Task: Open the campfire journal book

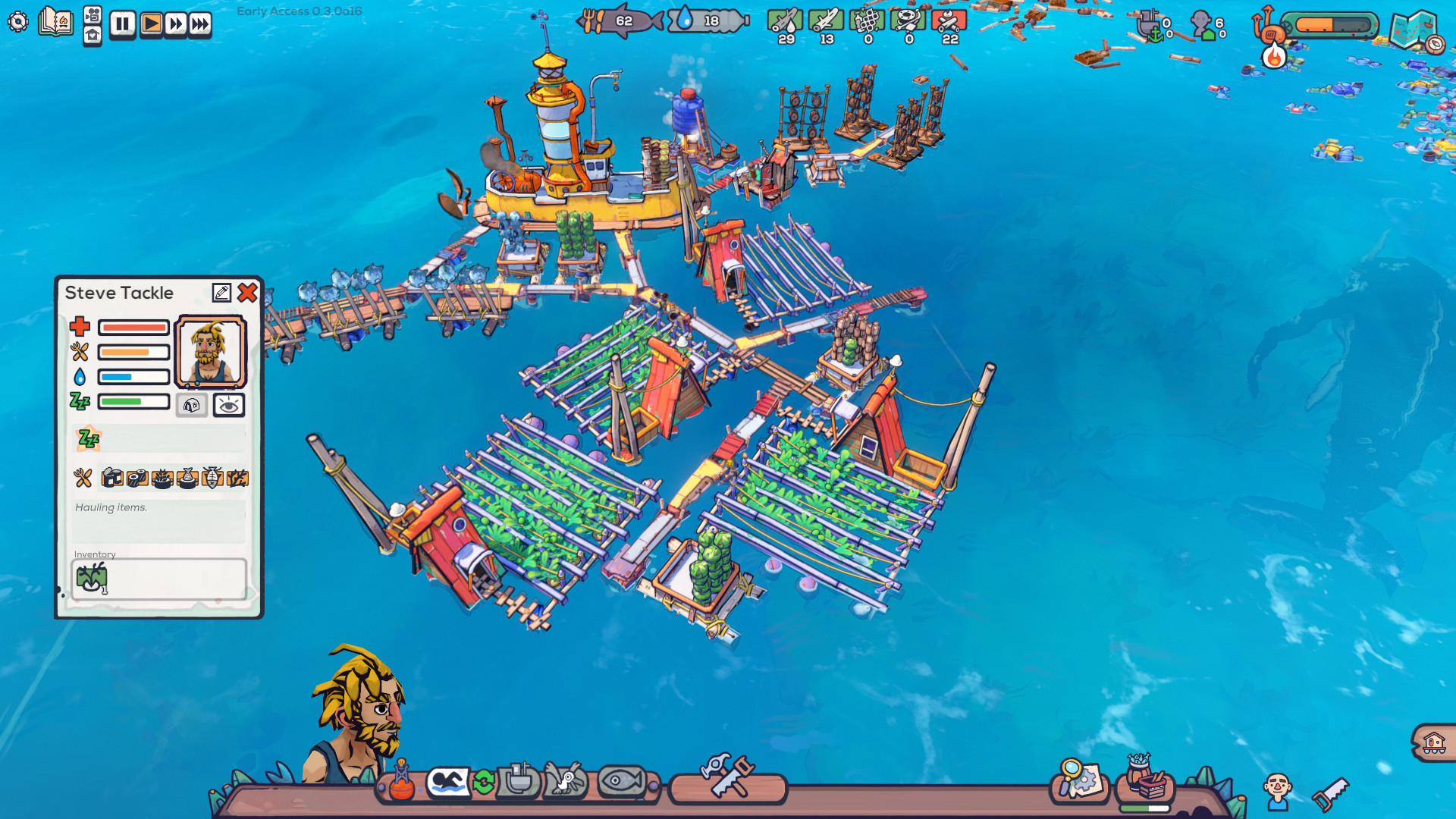Action: (55, 21)
